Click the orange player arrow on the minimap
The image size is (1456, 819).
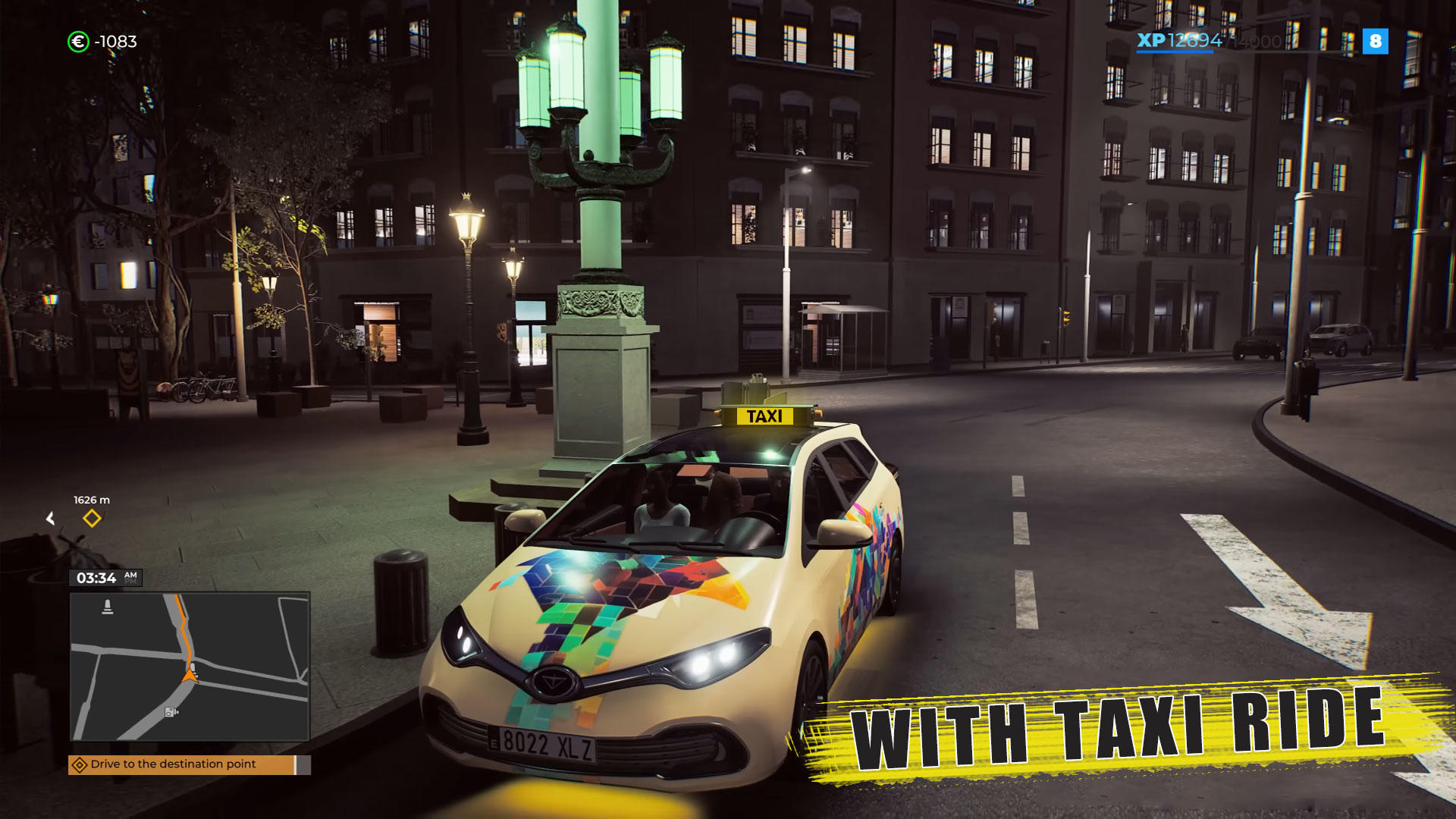pyautogui.click(x=190, y=676)
